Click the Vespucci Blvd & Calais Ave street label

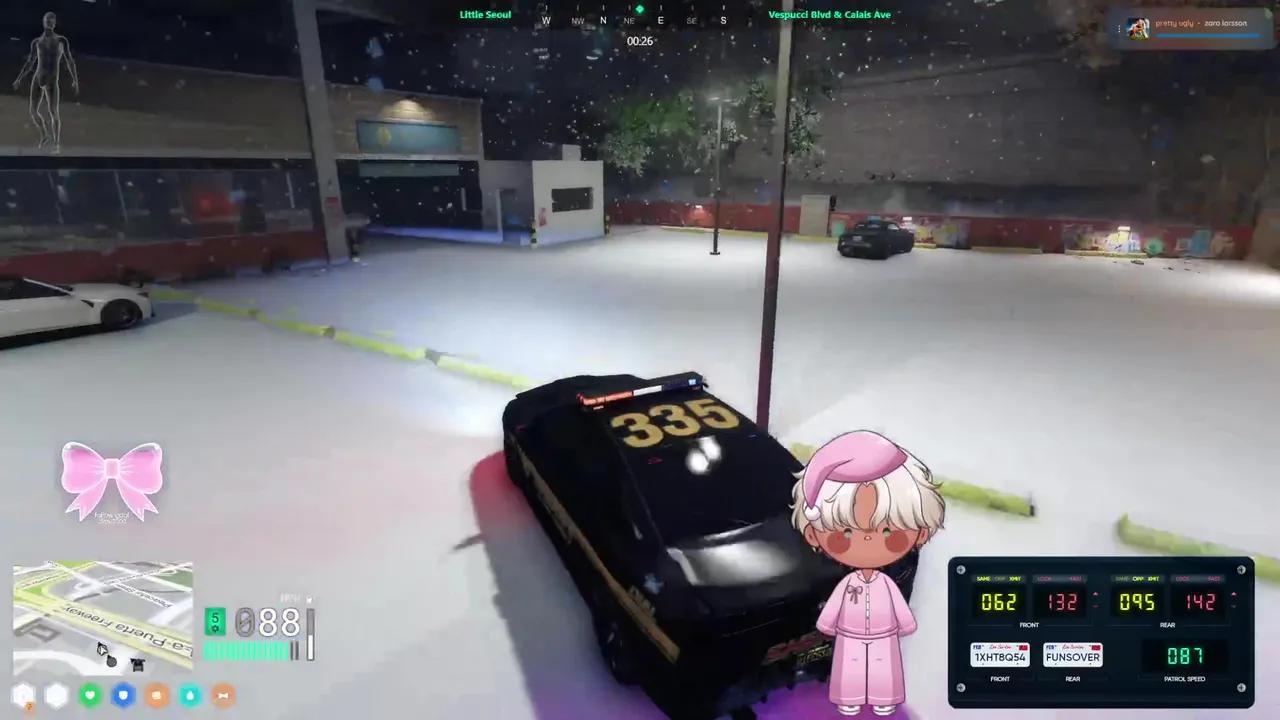(830, 14)
